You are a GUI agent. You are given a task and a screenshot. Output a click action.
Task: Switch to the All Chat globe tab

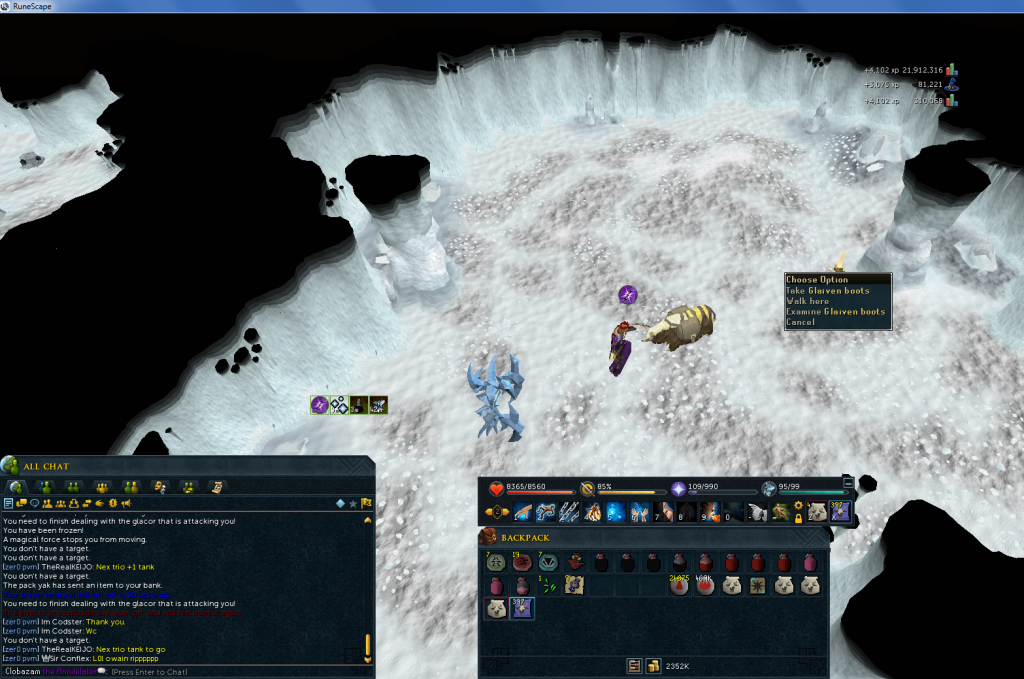coord(16,486)
